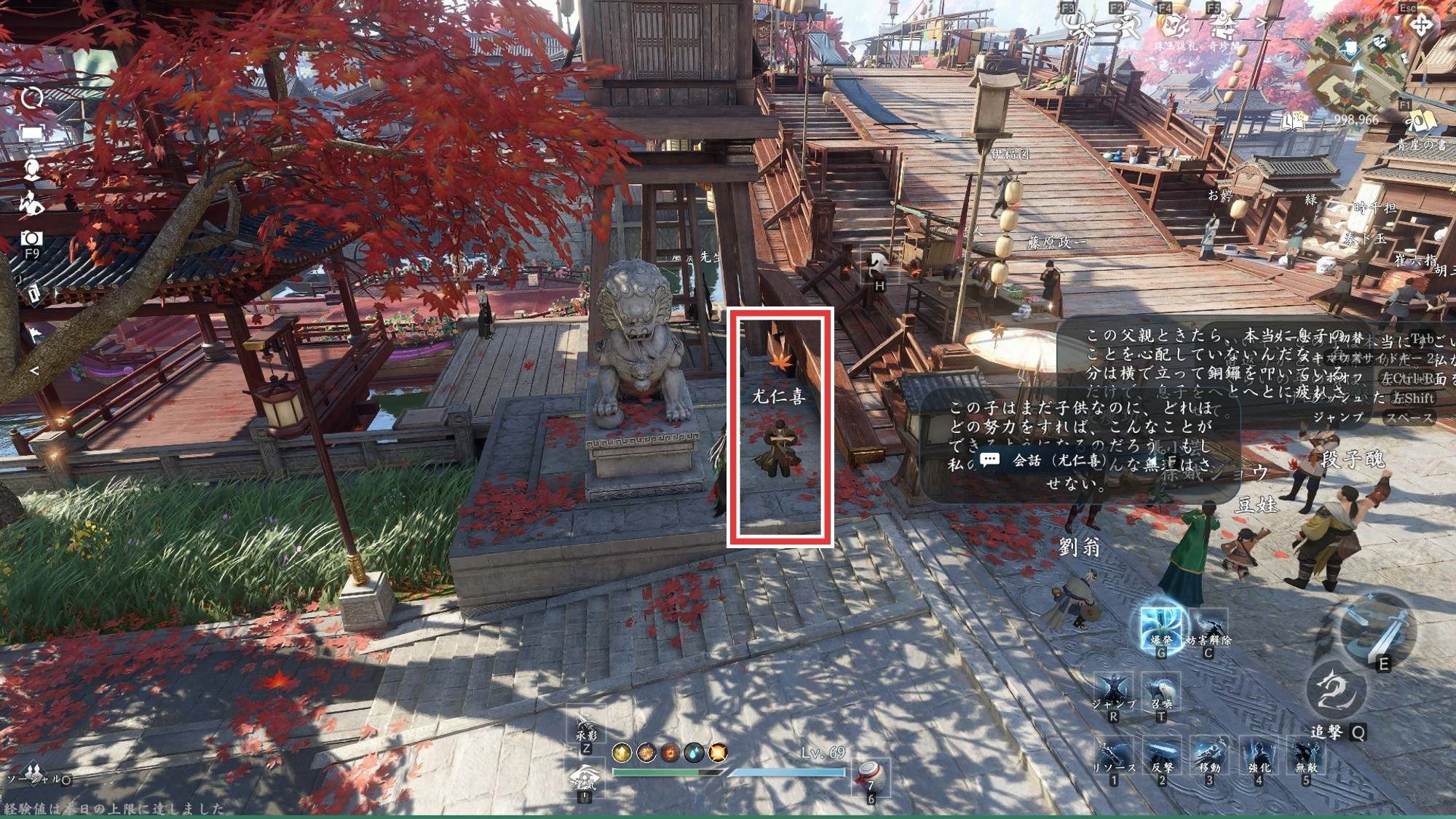This screenshot has width=1456, height=819.
Task: Open the character bust portrait icon
Action: tap(31, 169)
